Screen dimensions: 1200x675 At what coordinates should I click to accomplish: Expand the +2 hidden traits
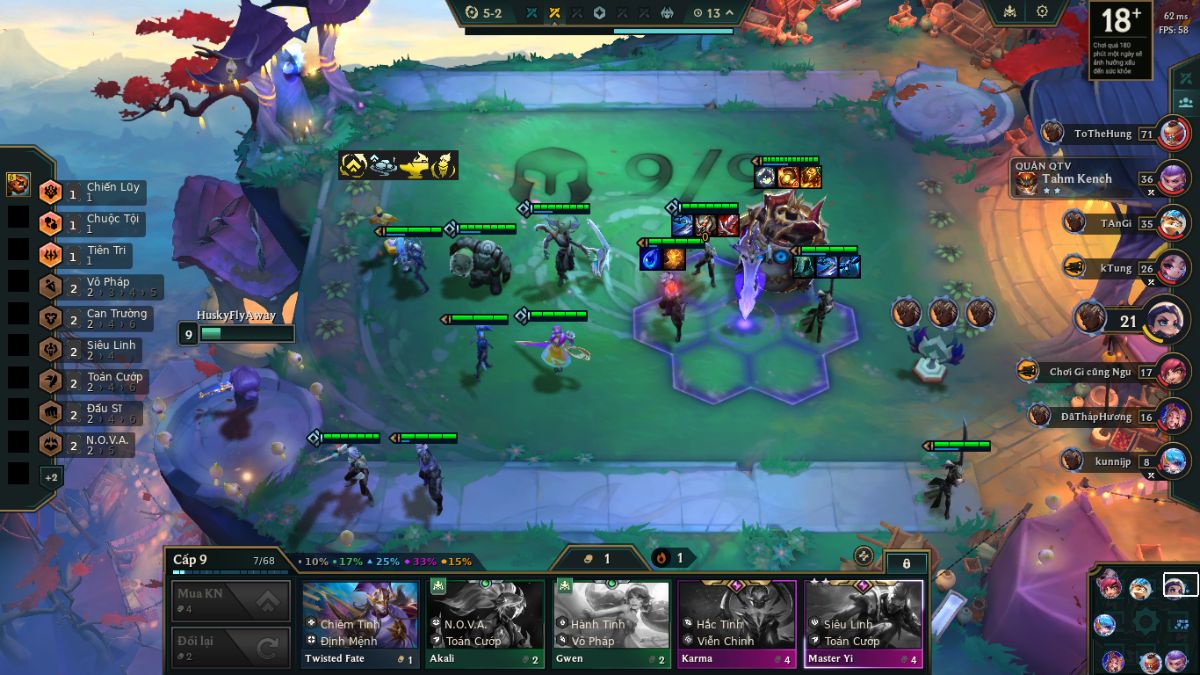tap(51, 477)
